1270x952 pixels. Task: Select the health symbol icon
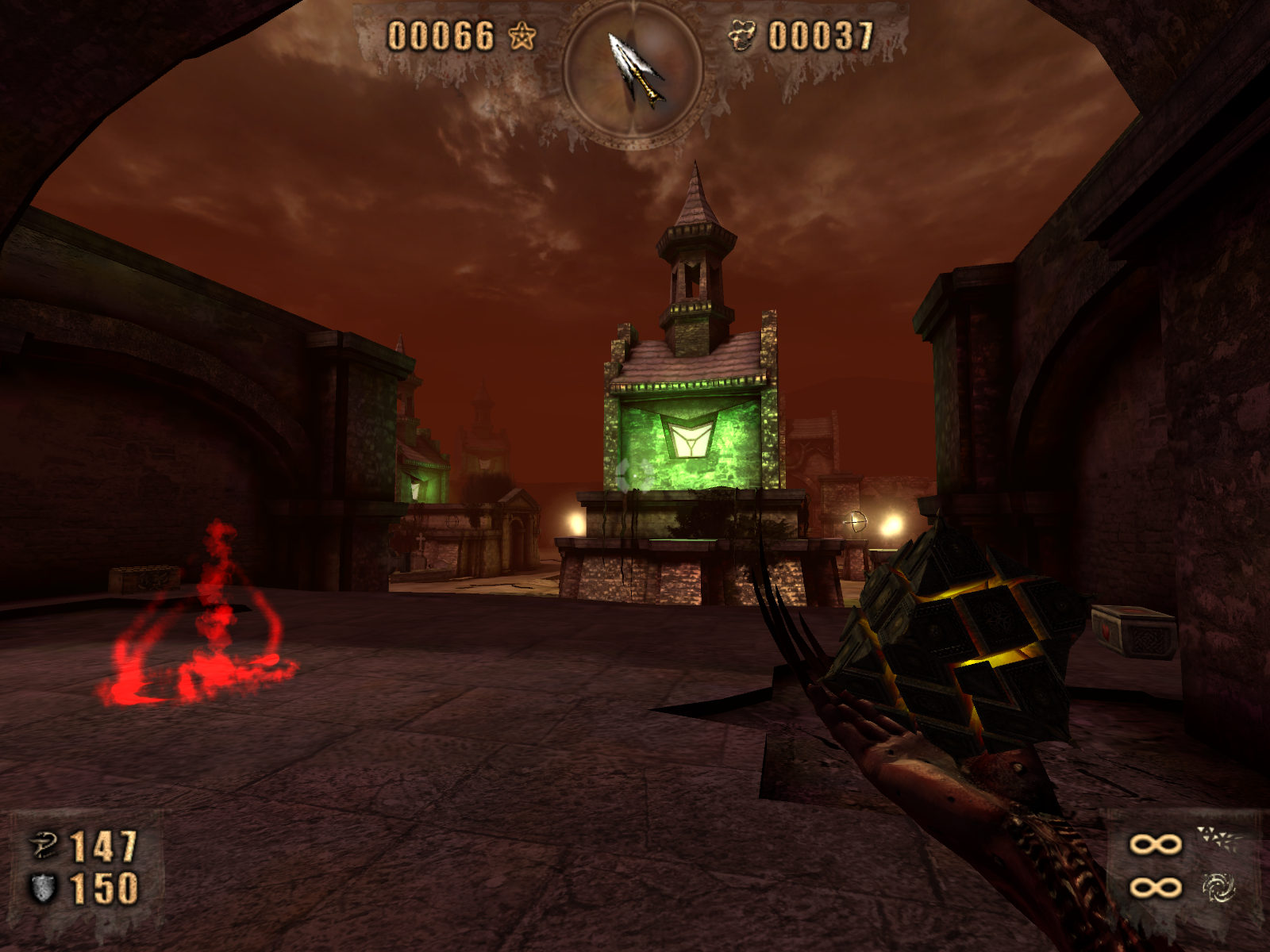point(44,846)
